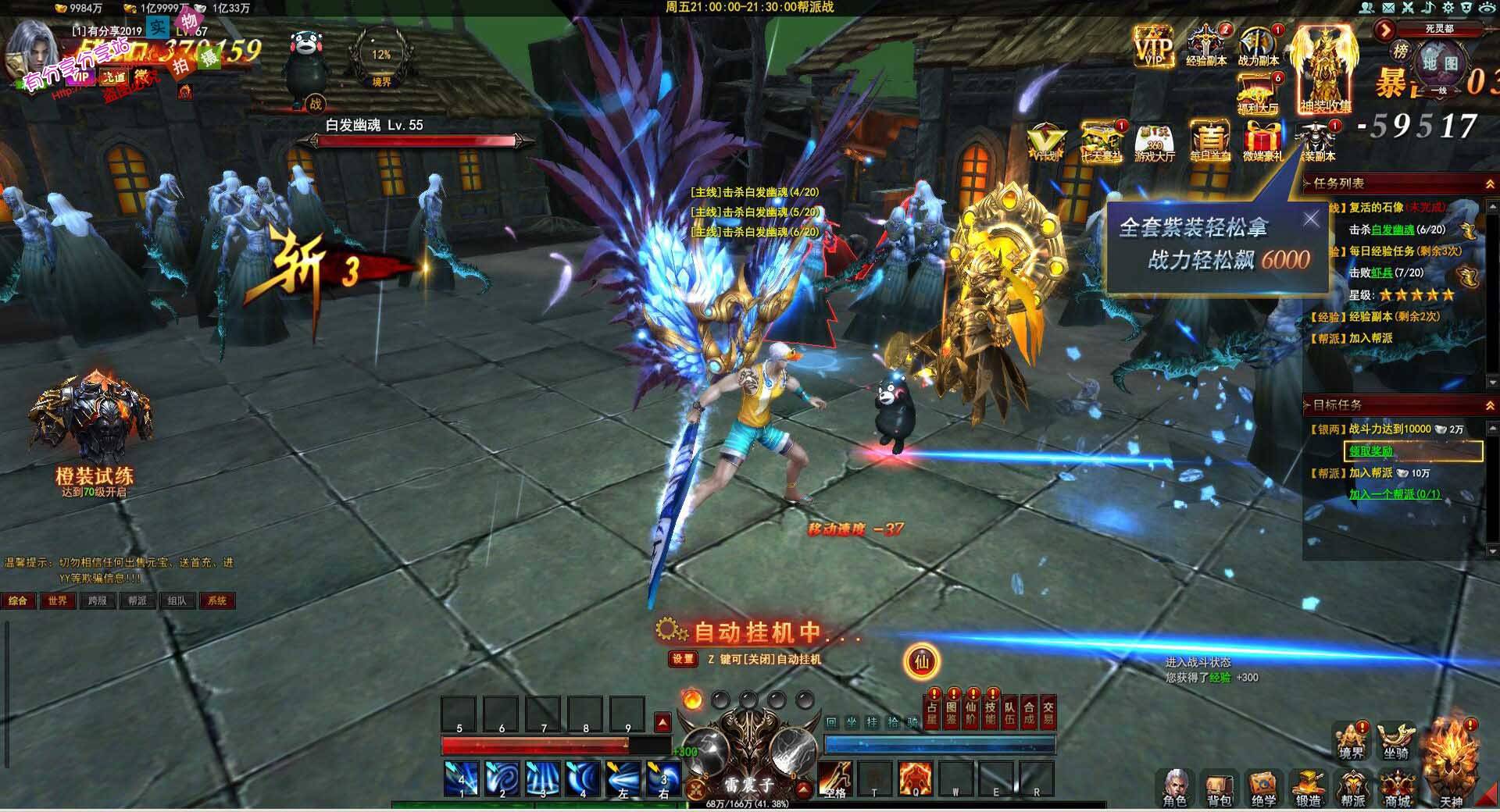Open the 角色 character menu
The image size is (1500, 812).
click(1174, 788)
